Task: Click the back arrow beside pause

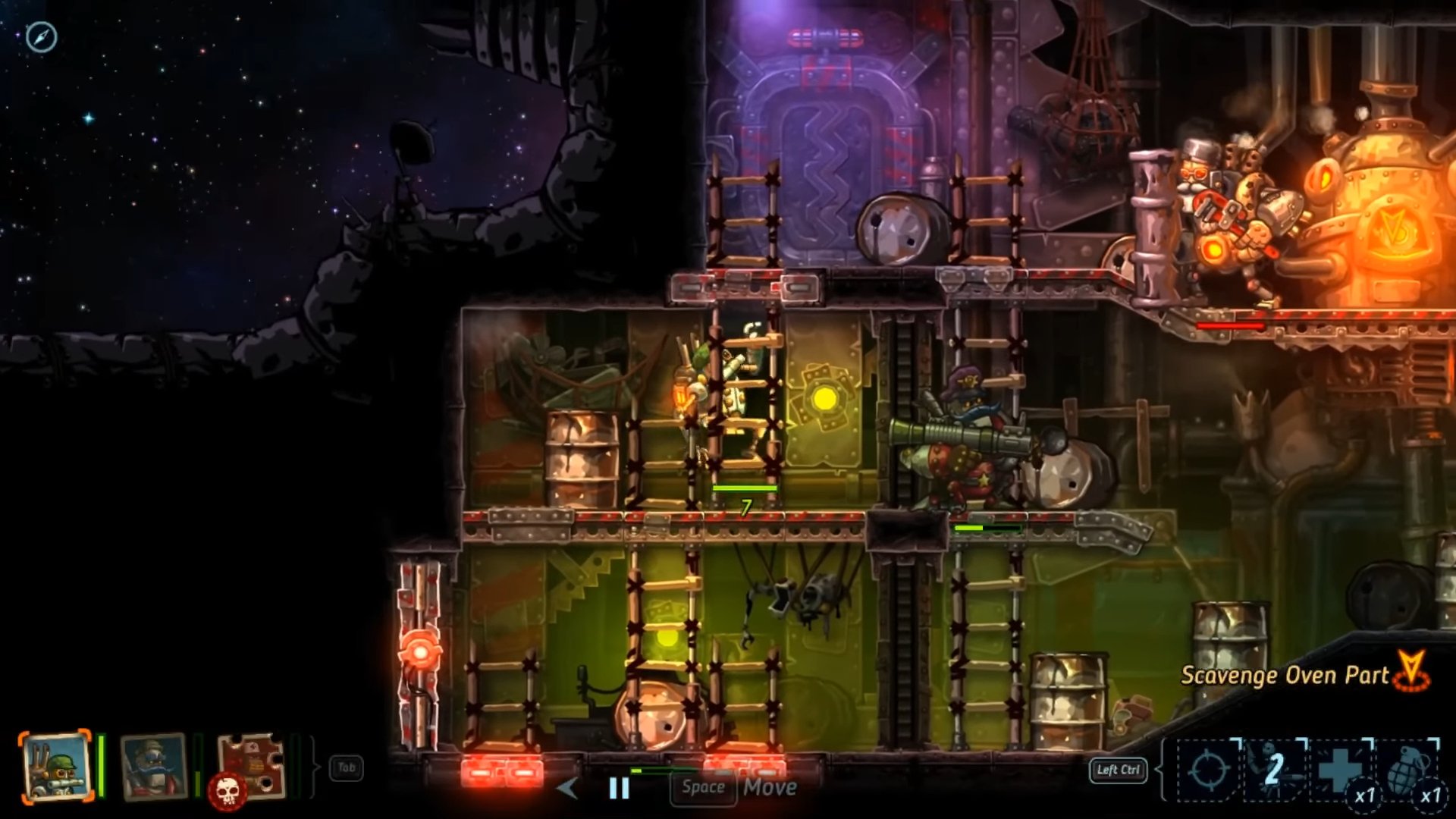Action: [567, 788]
